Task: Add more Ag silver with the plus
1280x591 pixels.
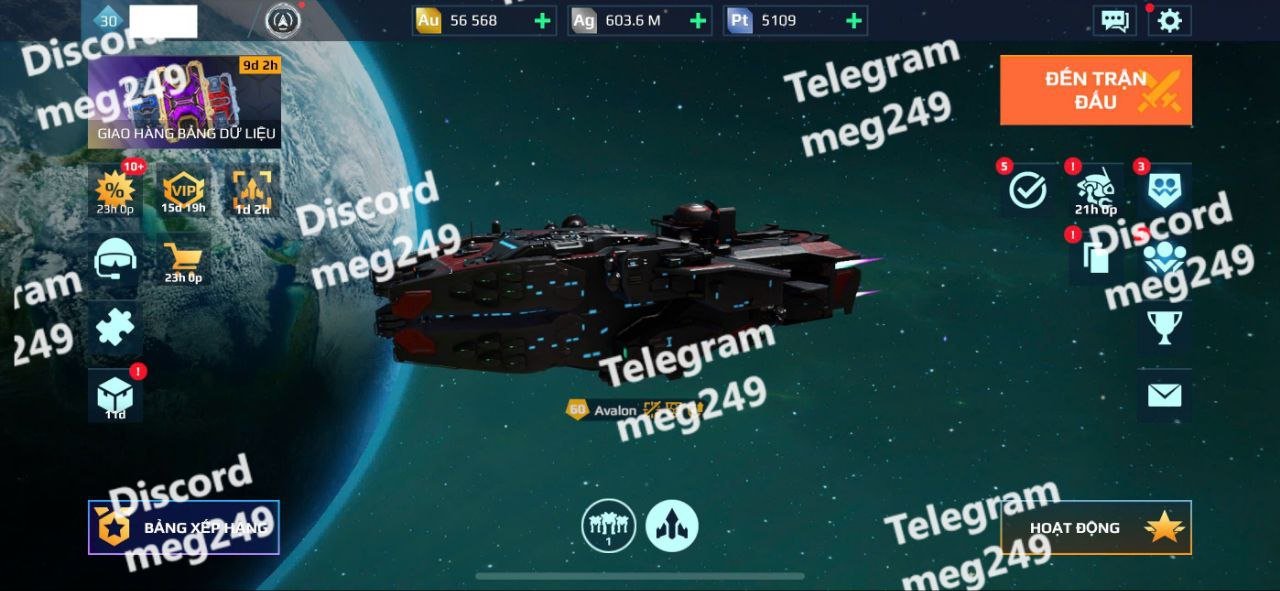Action: [x=697, y=21]
